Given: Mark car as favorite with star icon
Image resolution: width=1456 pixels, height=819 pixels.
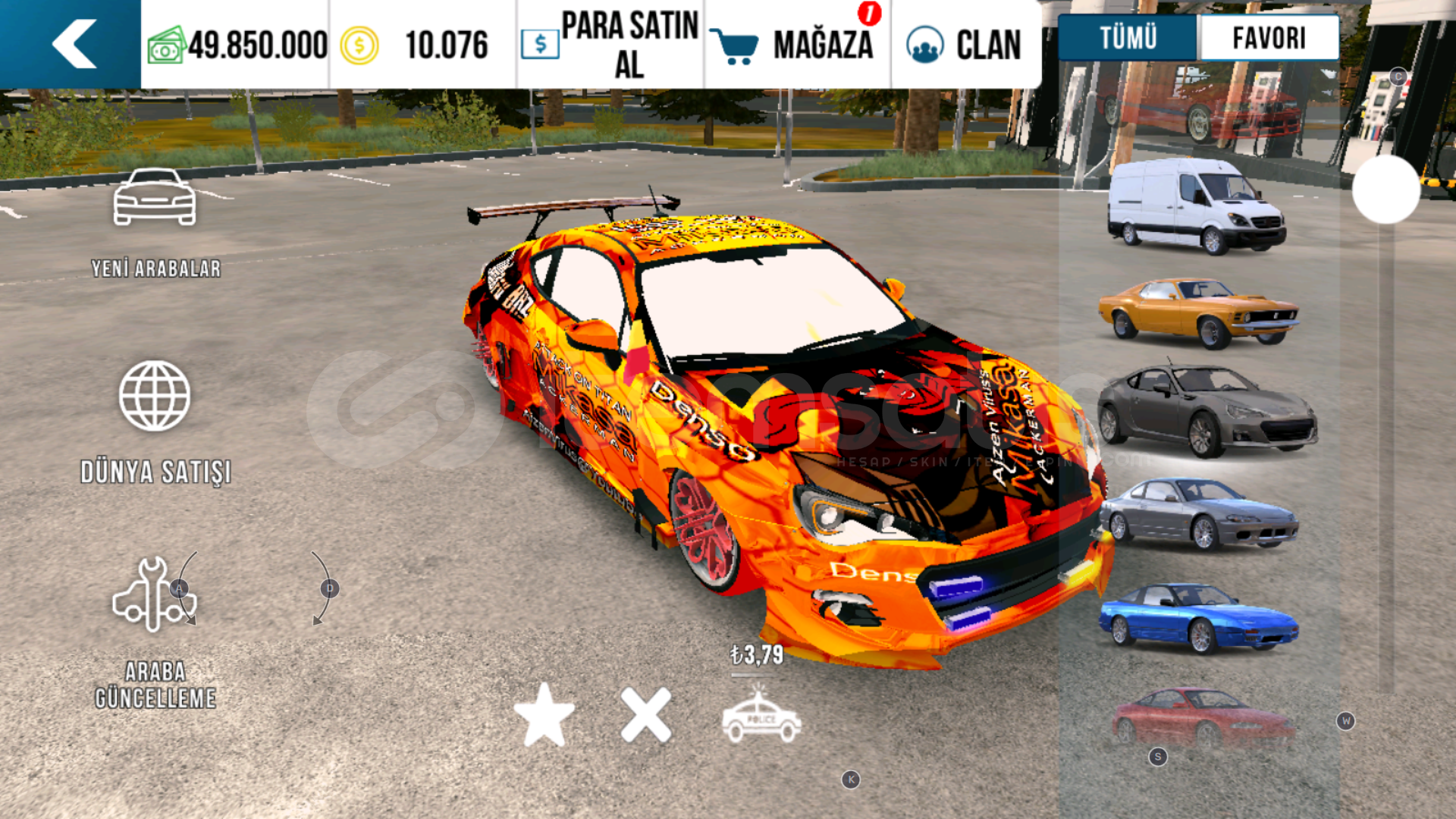Looking at the screenshot, I should (544, 714).
